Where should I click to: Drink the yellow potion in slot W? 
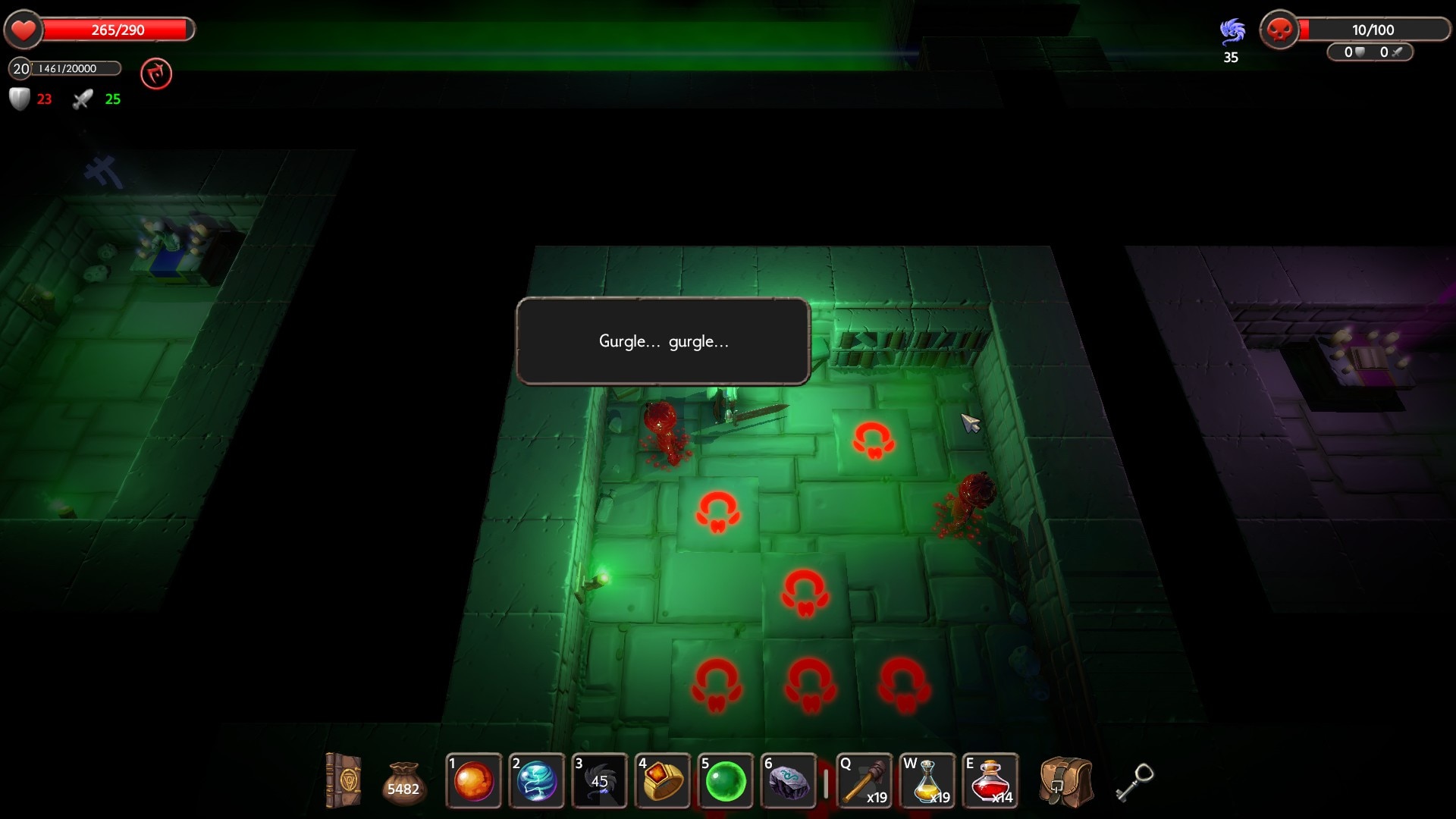[927, 780]
